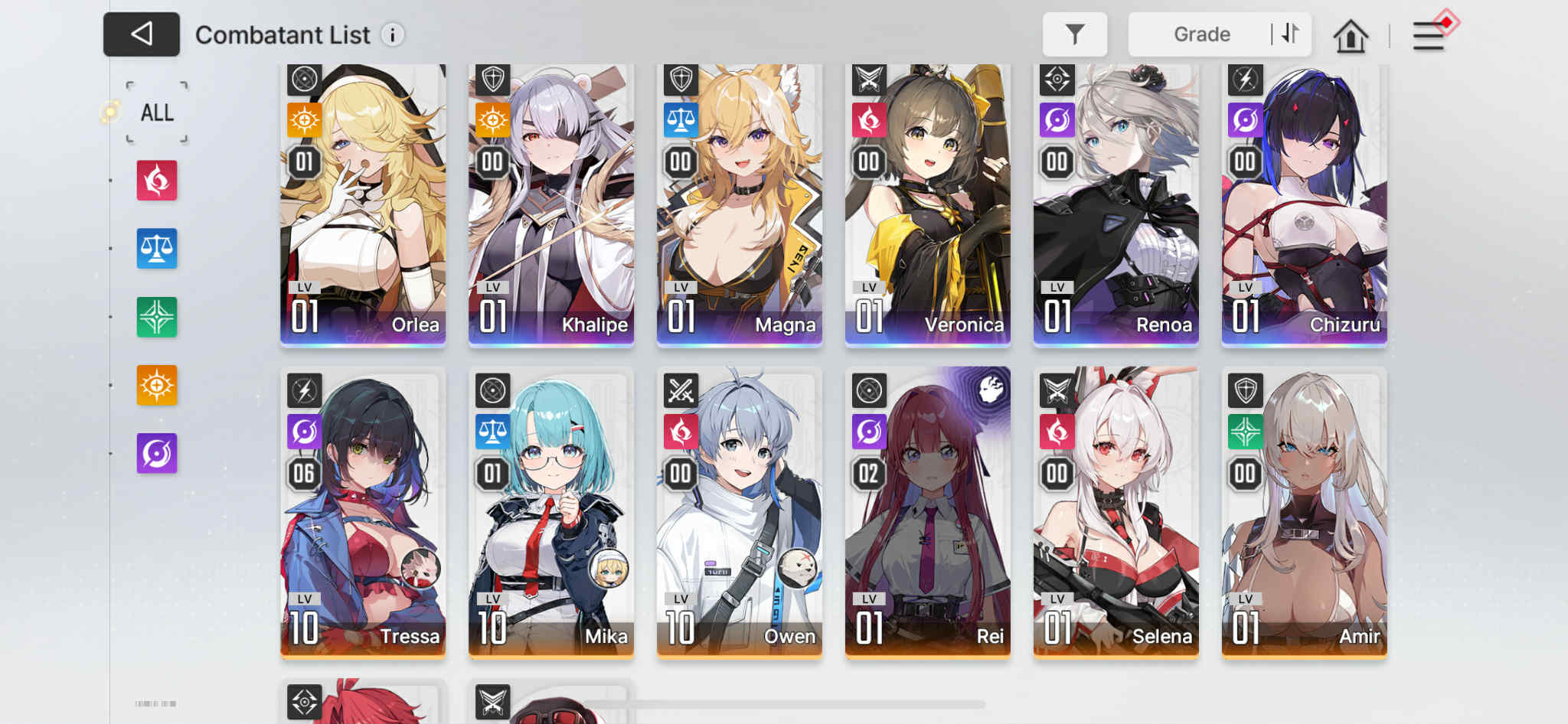1568x724 pixels.
Task: Select the orange Sun element filter
Action: coord(156,385)
